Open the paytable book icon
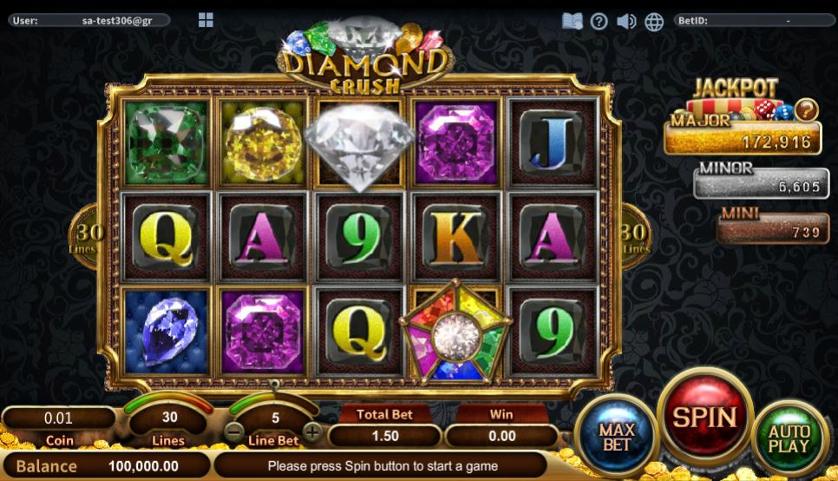The width and height of the screenshot is (838, 481). pos(572,21)
